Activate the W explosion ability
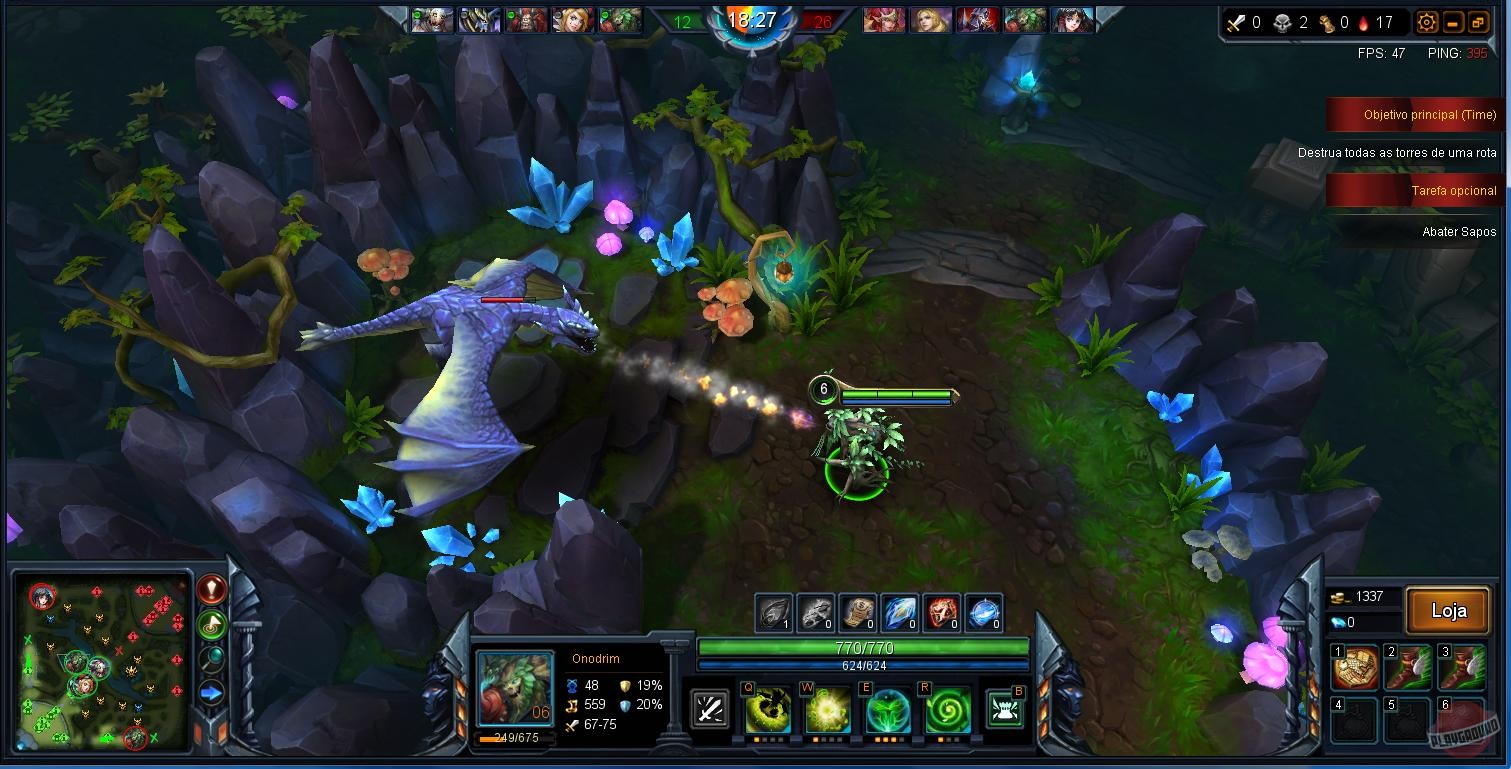1511x769 pixels. (827, 708)
